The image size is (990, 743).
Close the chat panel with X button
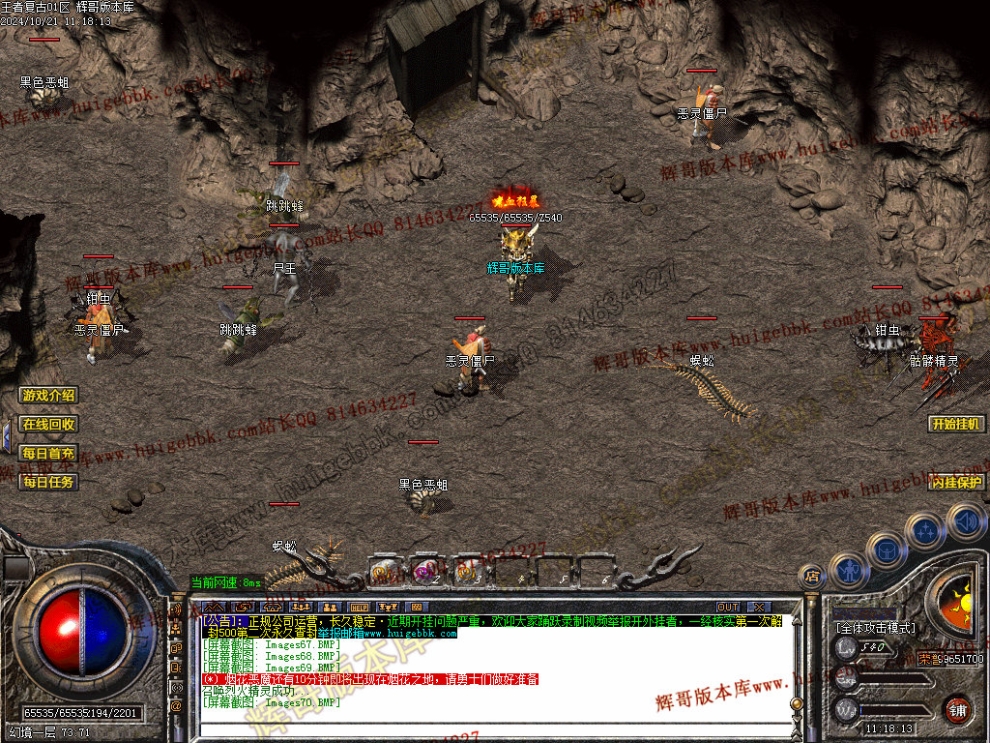(760, 607)
